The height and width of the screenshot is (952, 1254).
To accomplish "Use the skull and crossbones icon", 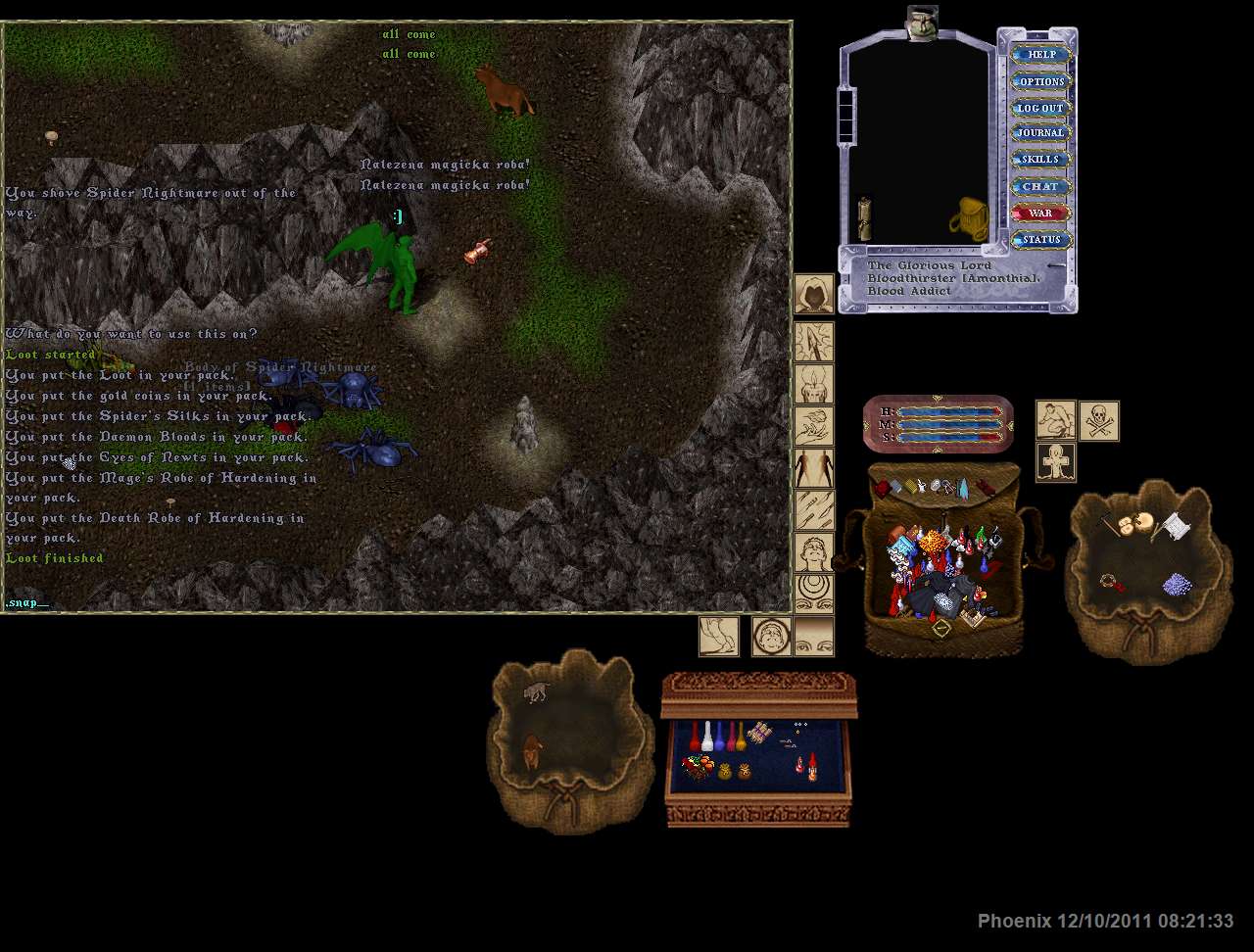I will click(x=1098, y=421).
